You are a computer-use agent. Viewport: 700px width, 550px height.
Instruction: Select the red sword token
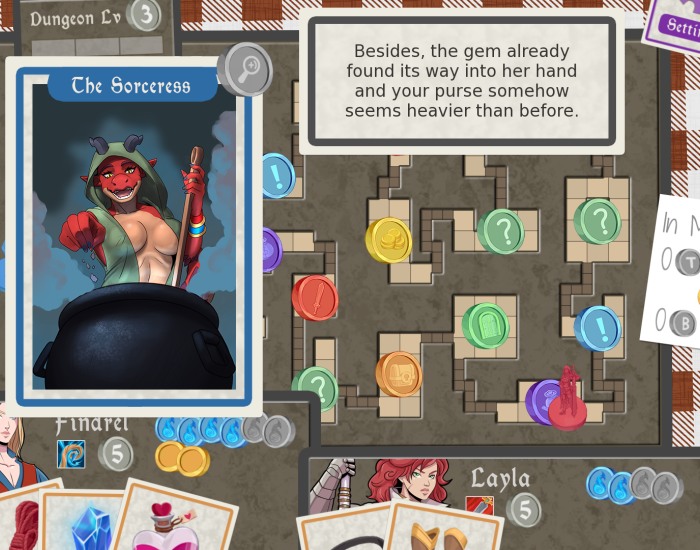click(314, 298)
